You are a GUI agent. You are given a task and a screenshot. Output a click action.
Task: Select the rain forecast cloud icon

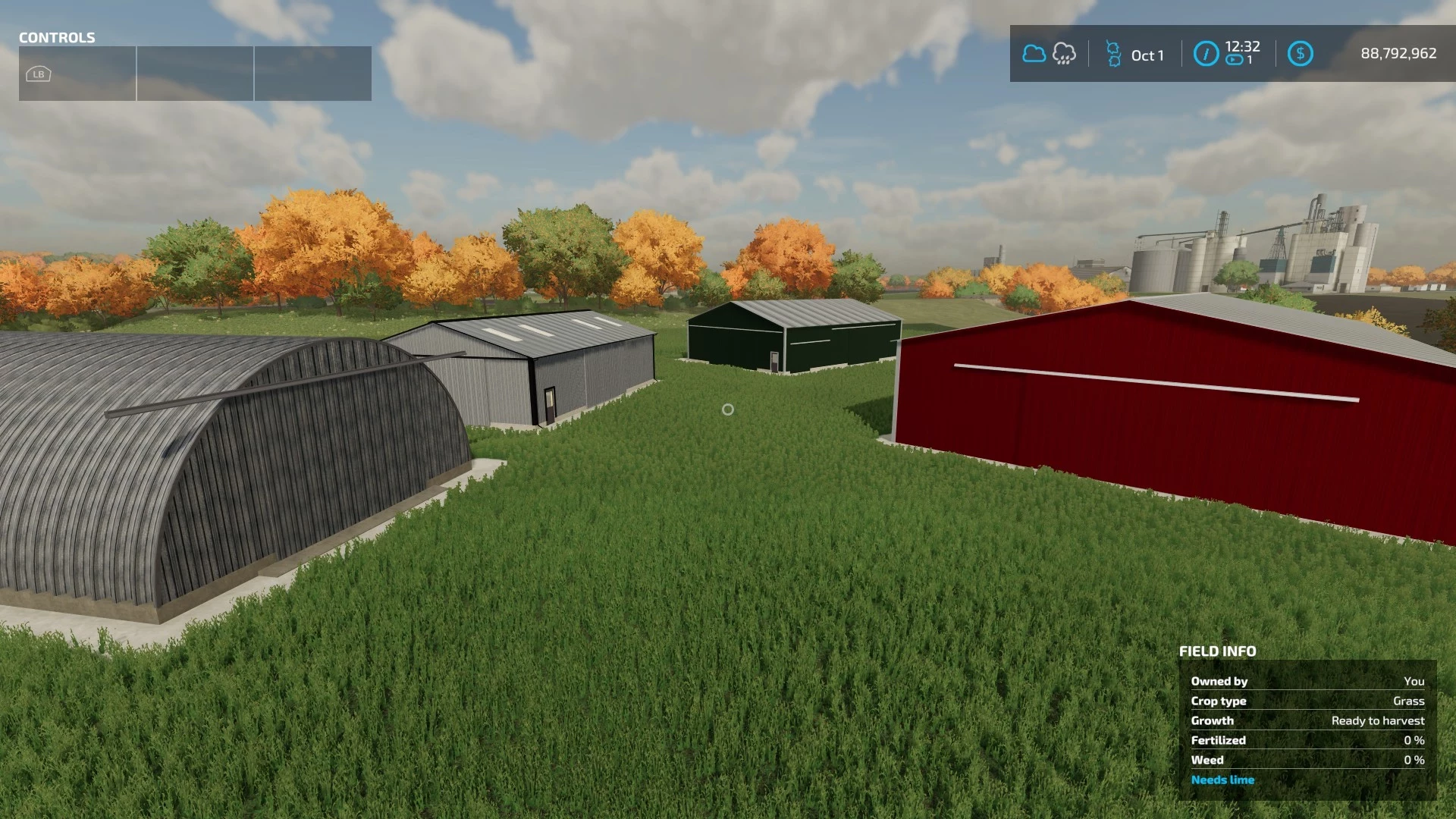[1065, 54]
